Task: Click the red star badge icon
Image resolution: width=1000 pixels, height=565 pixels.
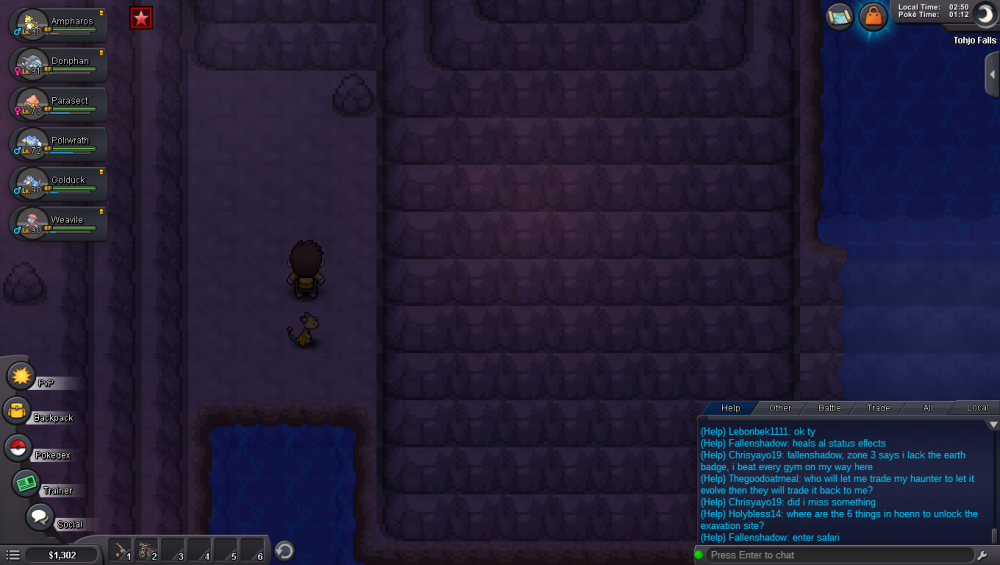Action: pyautogui.click(x=141, y=17)
